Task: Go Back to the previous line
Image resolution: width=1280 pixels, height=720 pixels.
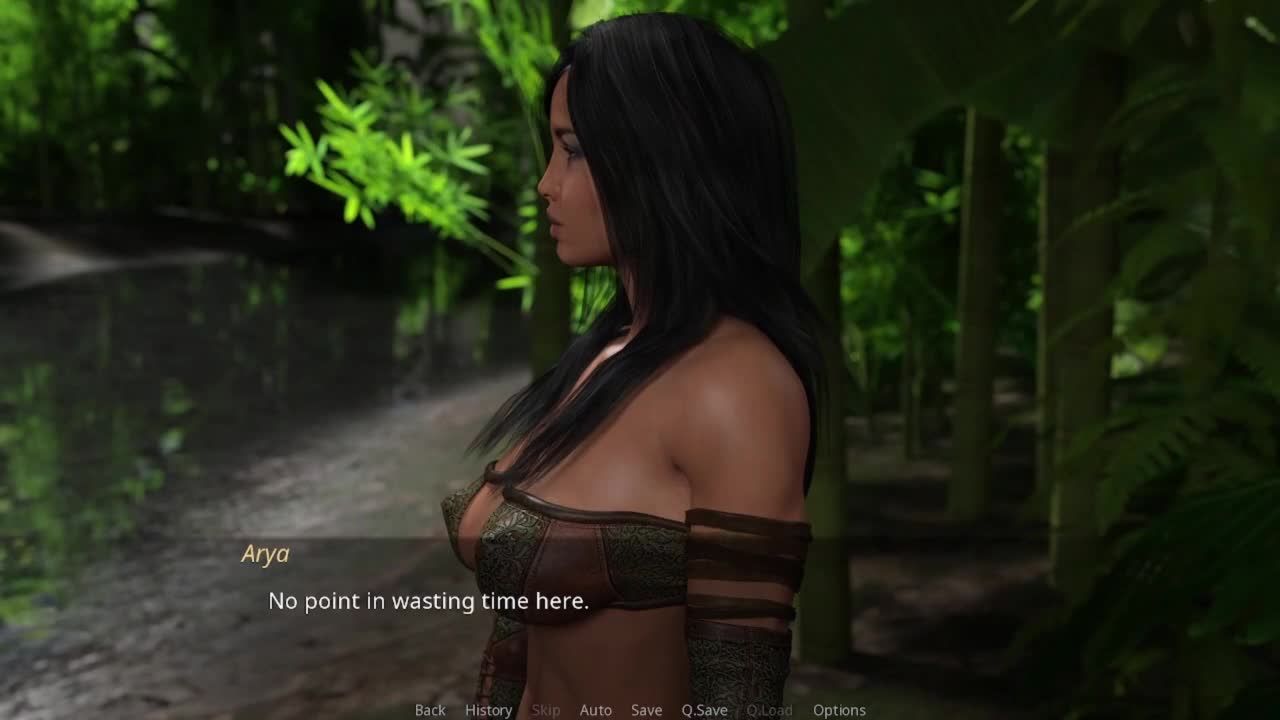Action: pyautogui.click(x=430, y=710)
